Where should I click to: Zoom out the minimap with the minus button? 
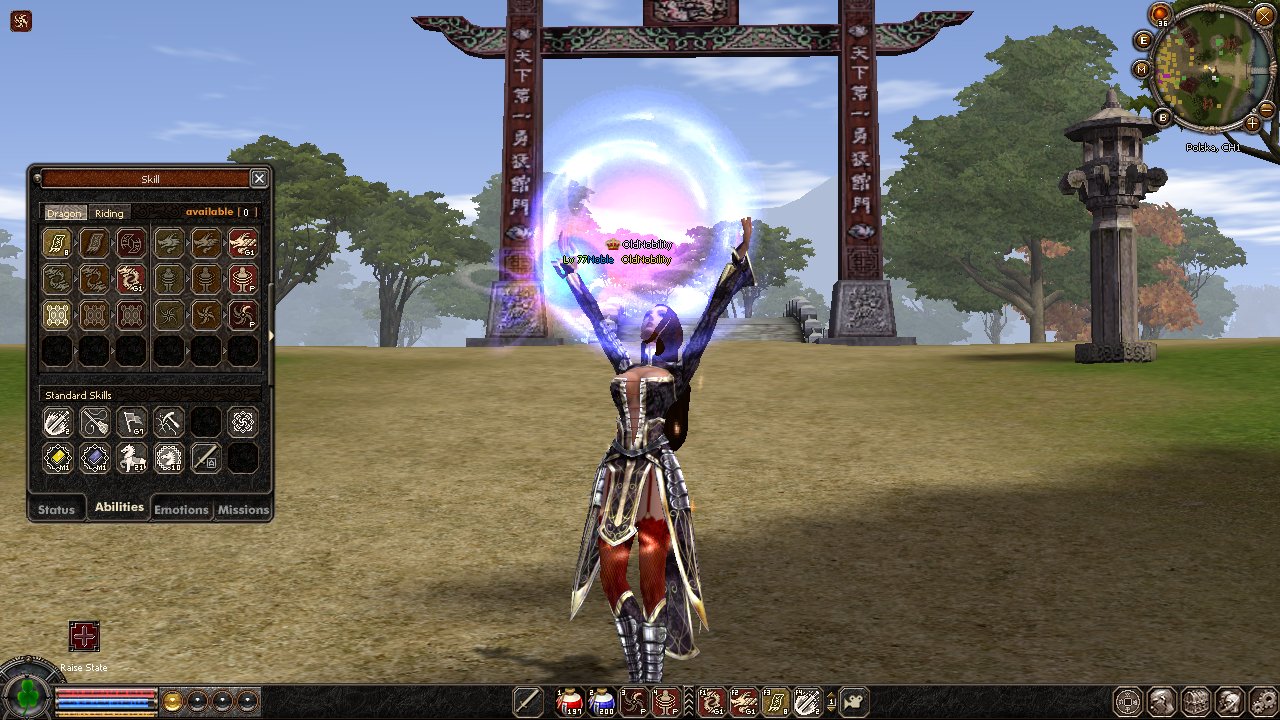1266,109
